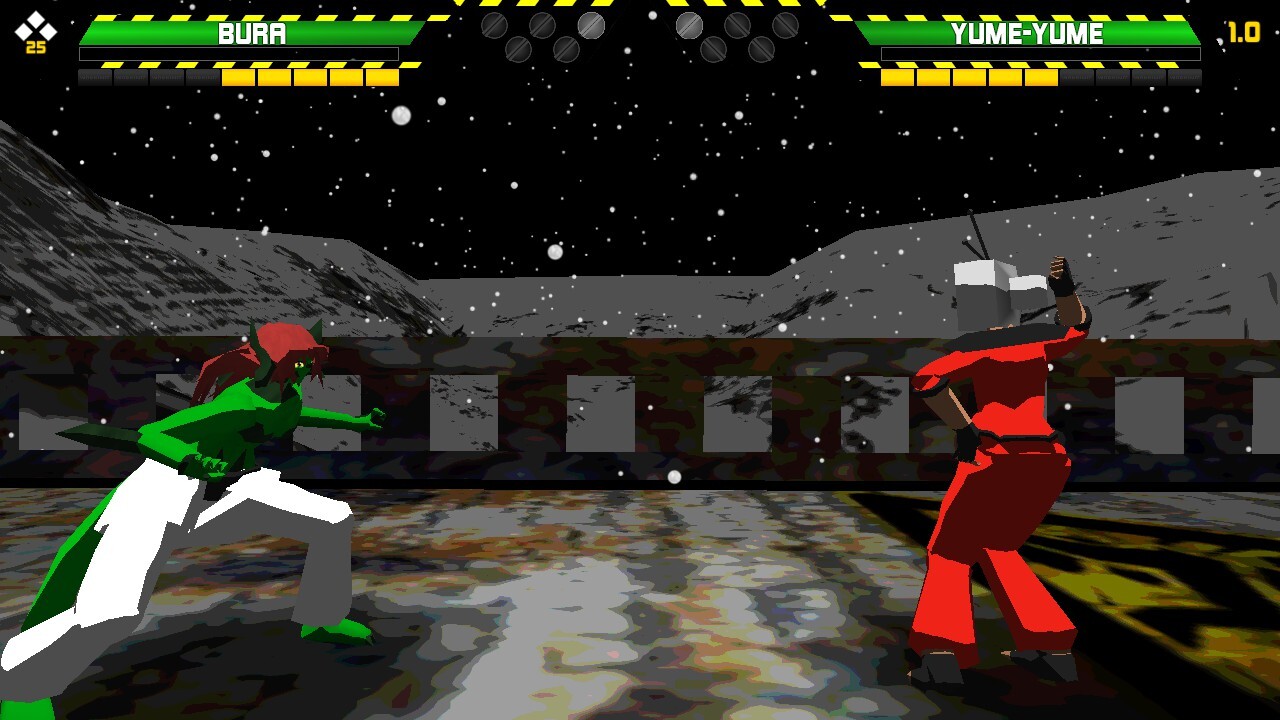
Task: Click the 25 counter under the diamond emblem
Action: point(35,46)
